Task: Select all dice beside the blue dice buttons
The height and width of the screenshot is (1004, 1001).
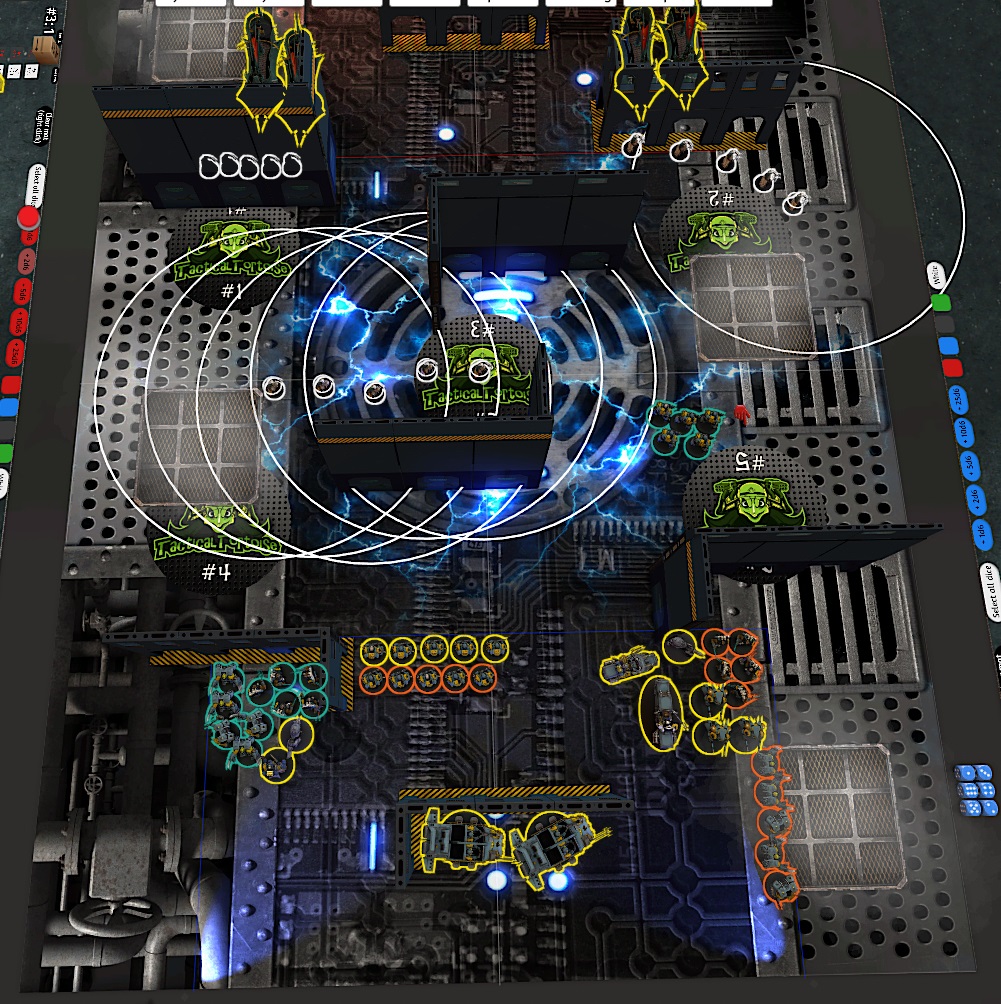Action: [x=990, y=591]
